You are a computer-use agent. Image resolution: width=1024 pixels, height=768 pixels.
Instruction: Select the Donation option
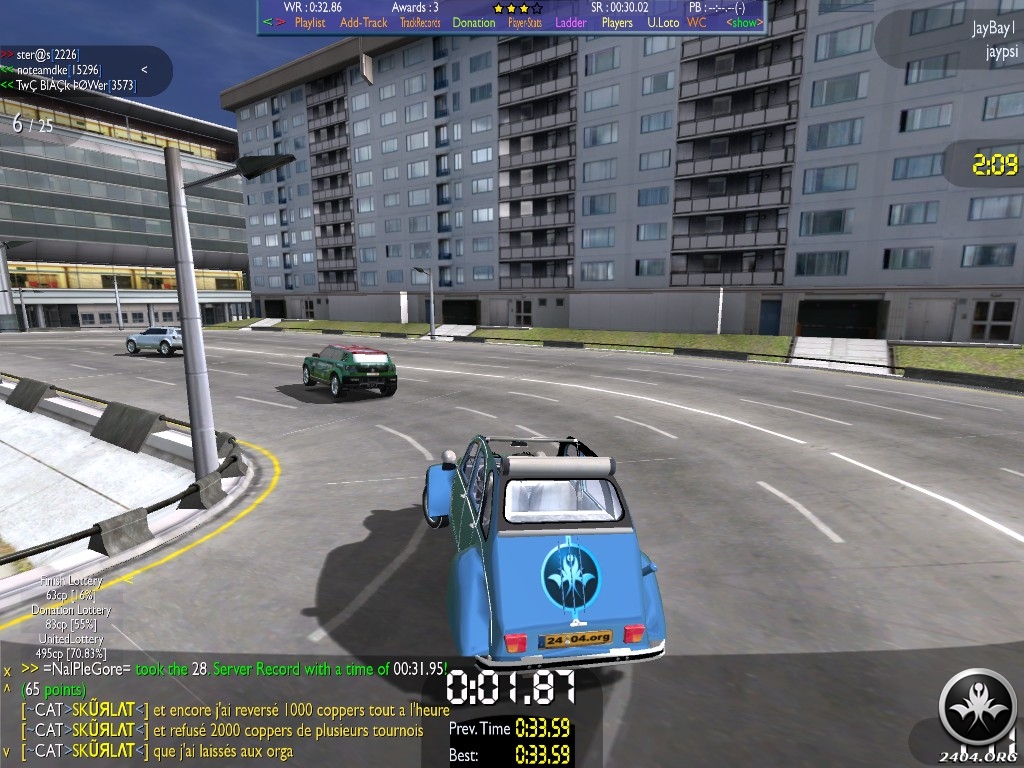[474, 23]
